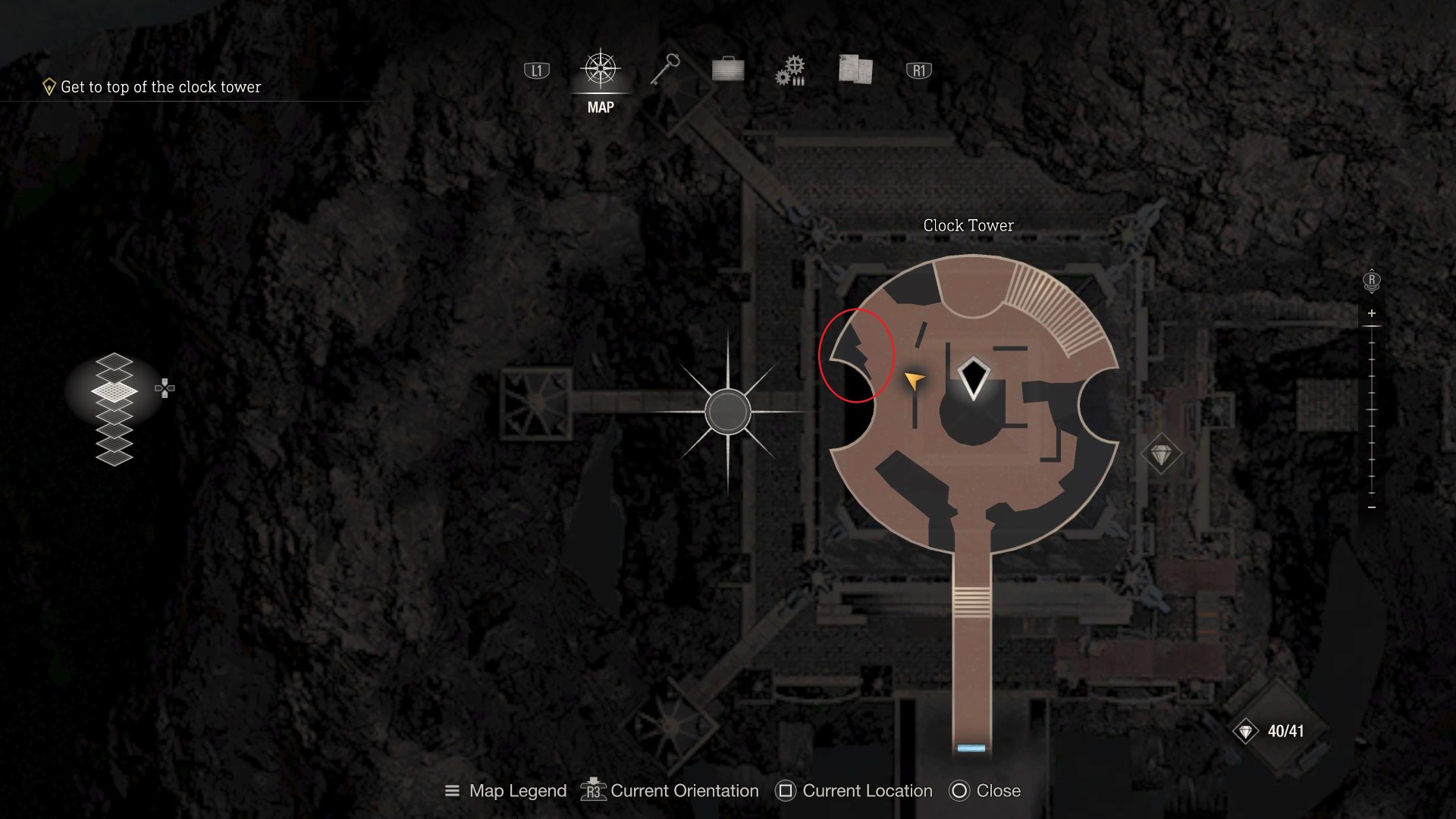Image resolution: width=1456 pixels, height=819 pixels.
Task: Select the highlighted floor in level selector
Action: coord(115,391)
